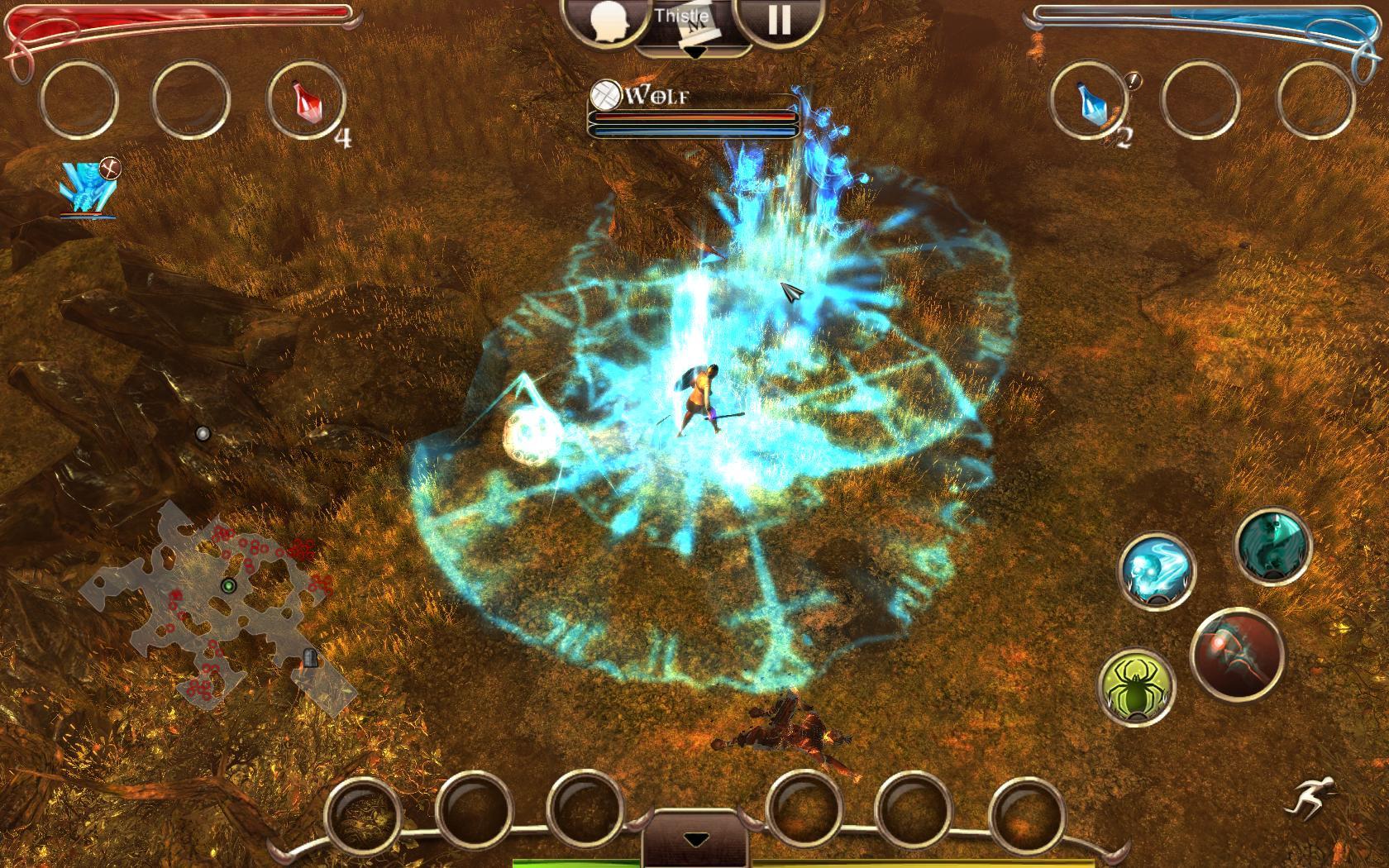This screenshot has height=868, width=1389.
Task: Click the Wolf target's round icon
Action: 607,95
